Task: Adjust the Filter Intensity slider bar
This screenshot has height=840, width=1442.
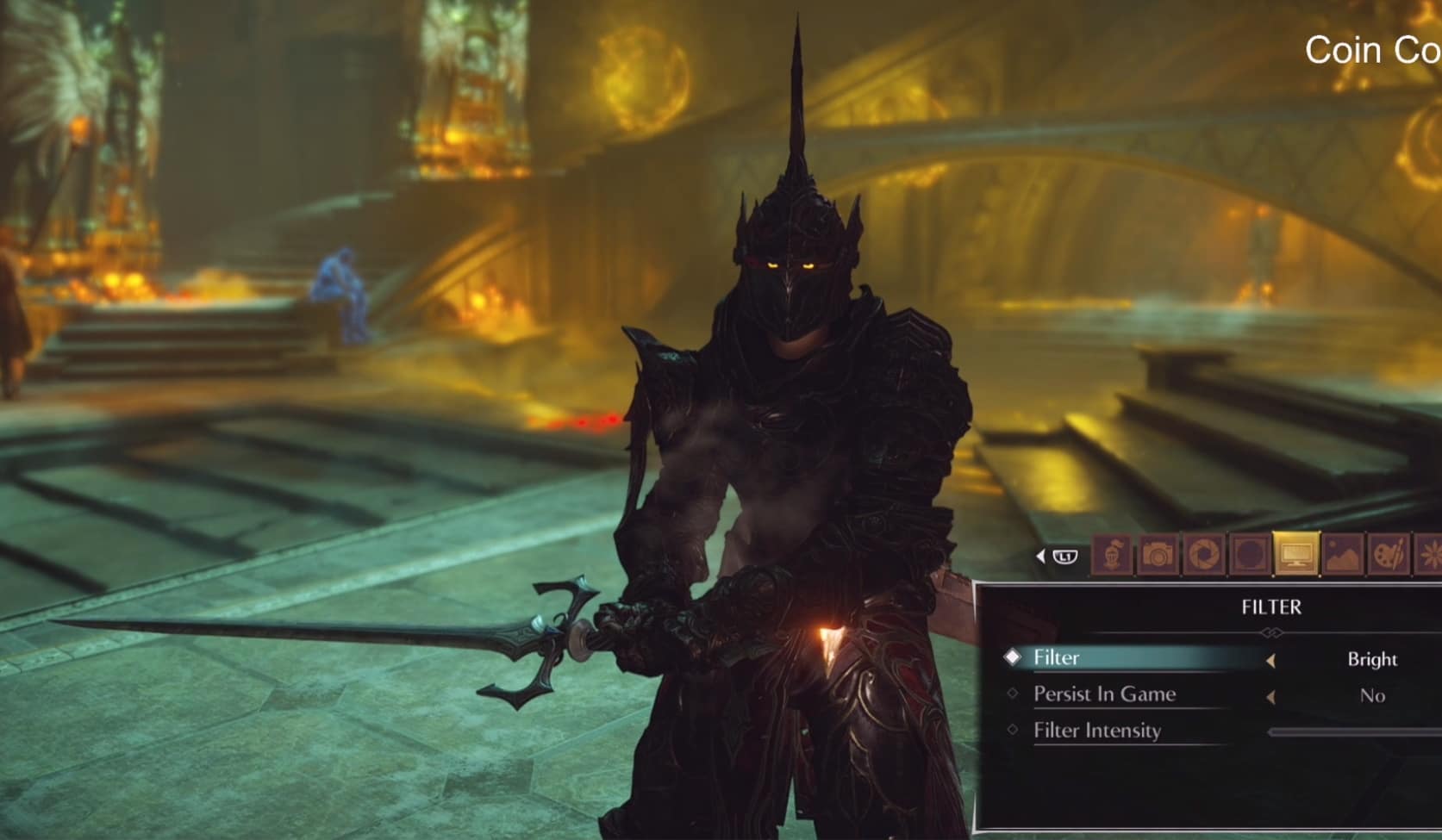Action: pyautogui.click(x=1353, y=732)
